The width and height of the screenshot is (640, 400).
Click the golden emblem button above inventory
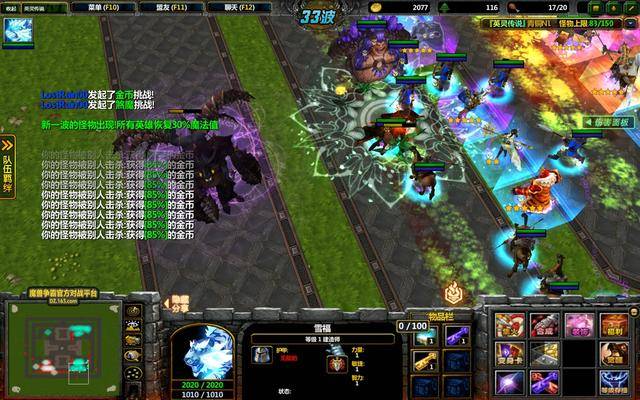pyautogui.click(x=453, y=293)
